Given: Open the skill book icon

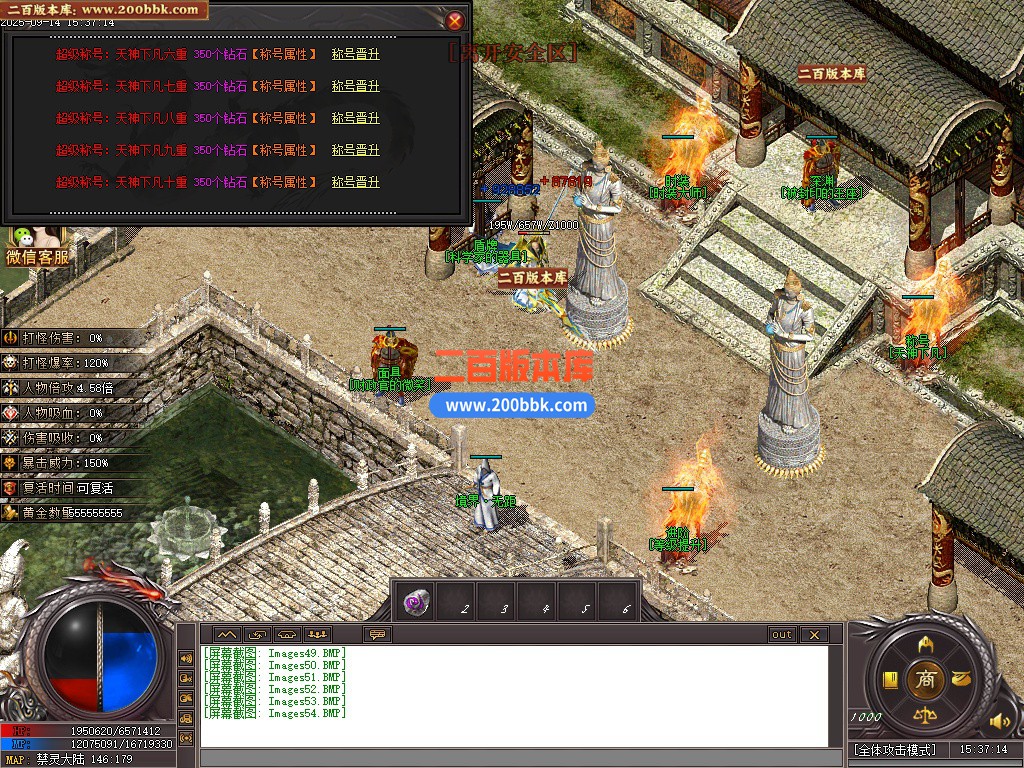Looking at the screenshot, I should [x=889, y=680].
